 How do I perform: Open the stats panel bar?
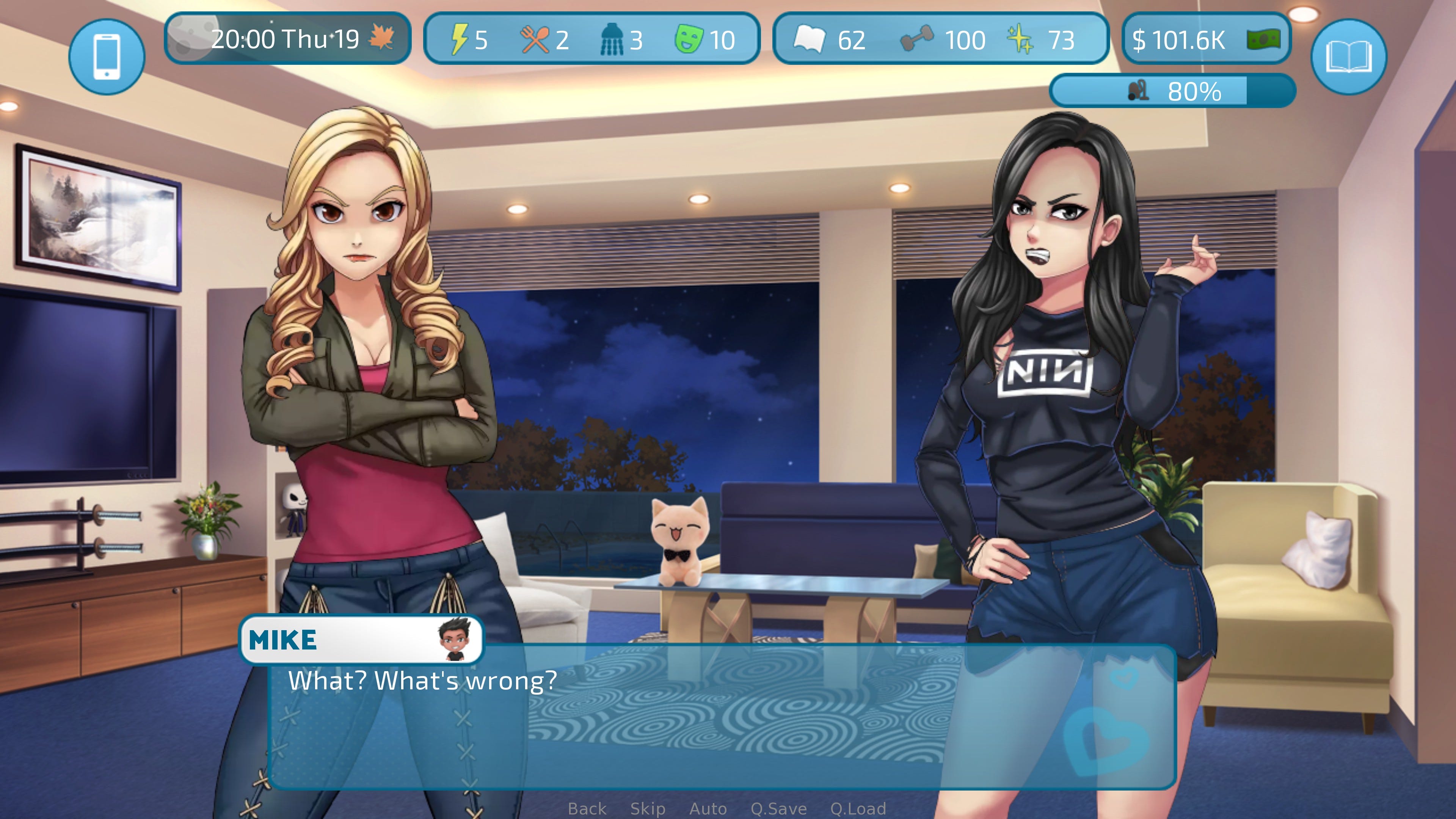pyautogui.click(x=591, y=39)
